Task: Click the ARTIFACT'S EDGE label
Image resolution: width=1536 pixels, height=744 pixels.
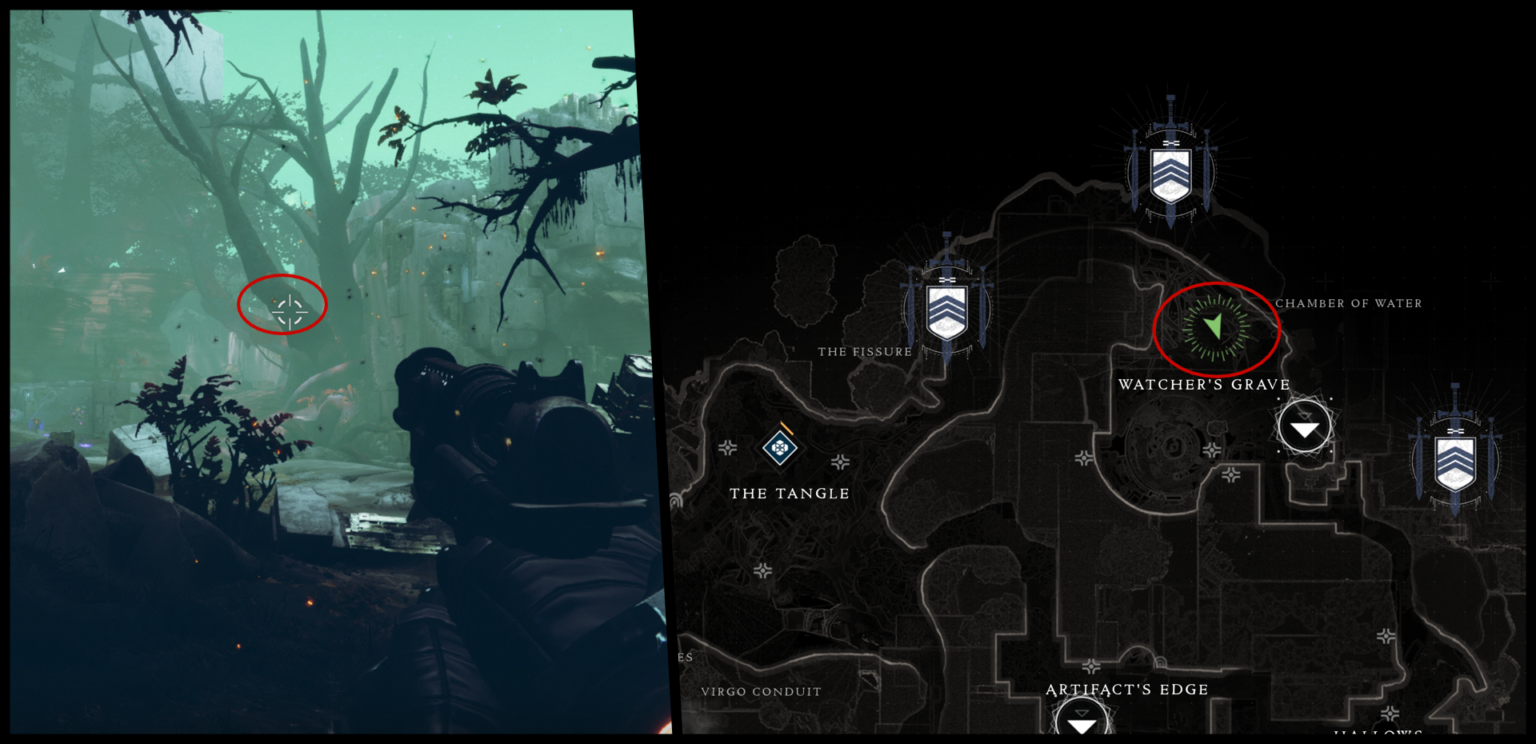Action: click(x=1127, y=689)
